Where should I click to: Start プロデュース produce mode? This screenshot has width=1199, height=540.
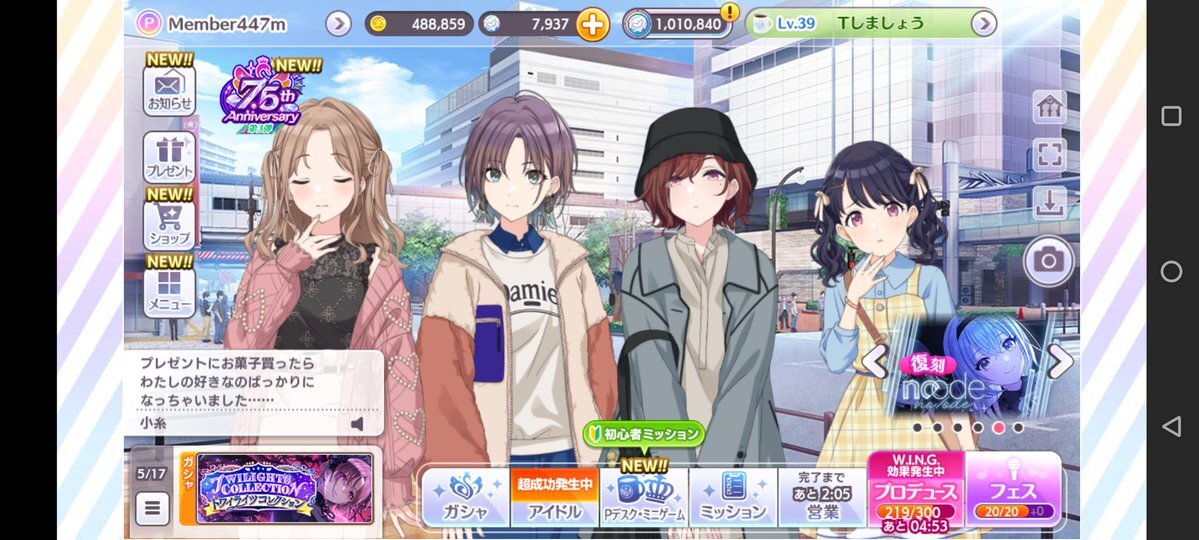[915, 490]
